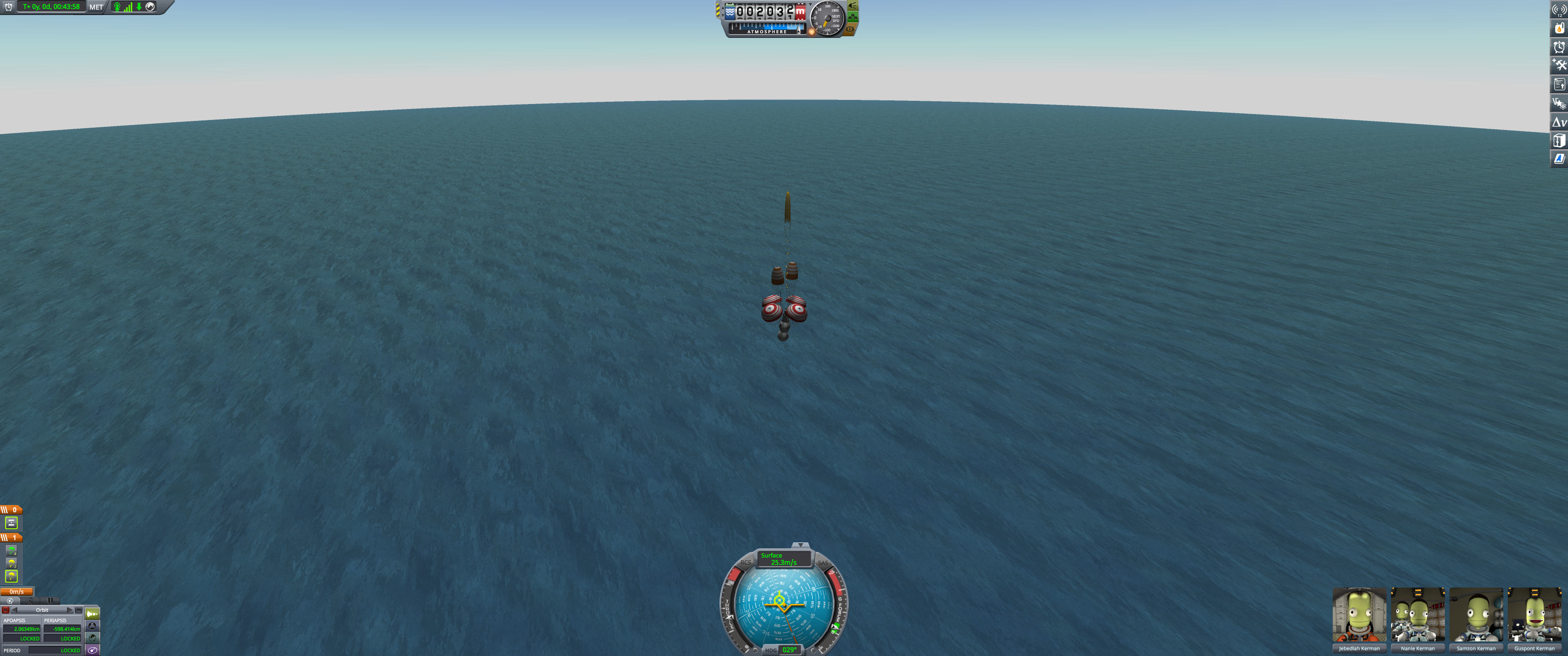This screenshot has height=656, width=1568.
Task: Toggle the brakes button
Action: point(850,29)
